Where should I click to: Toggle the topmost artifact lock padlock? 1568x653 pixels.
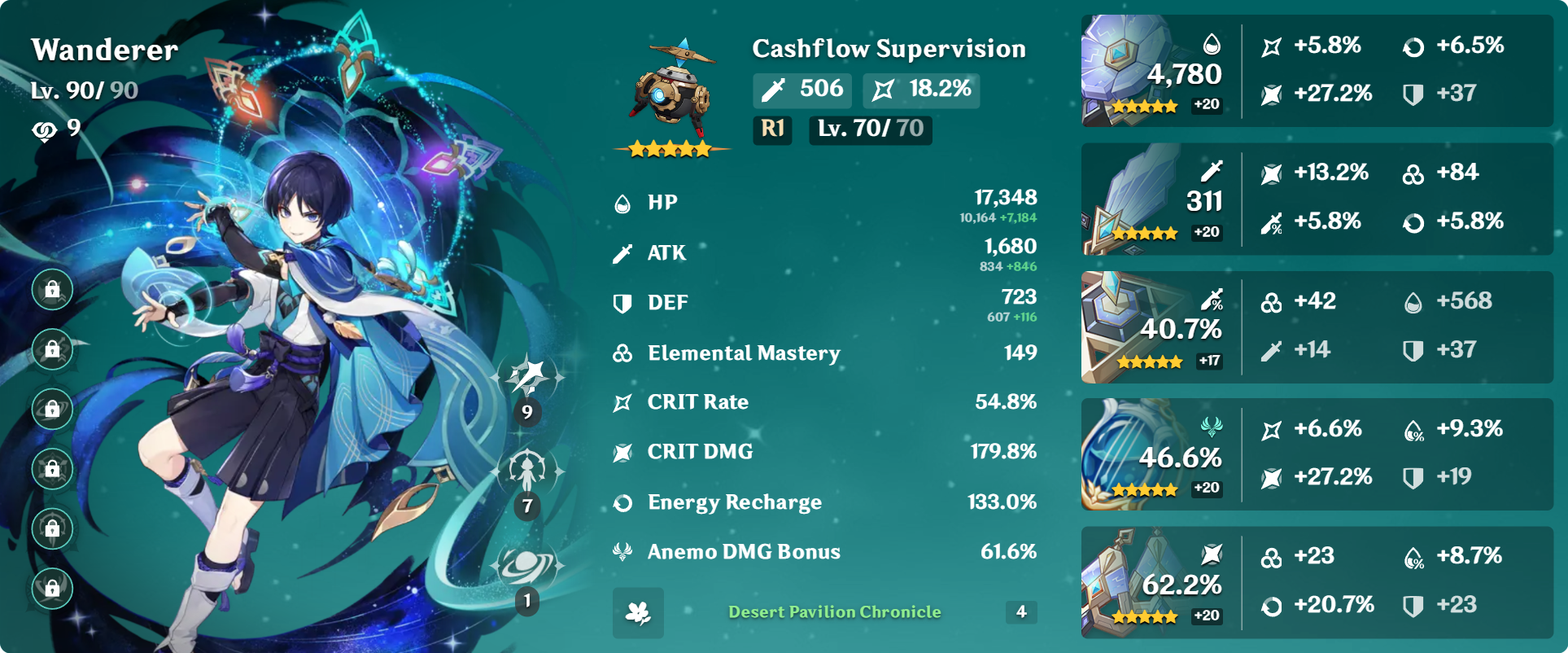pyautogui.click(x=51, y=289)
